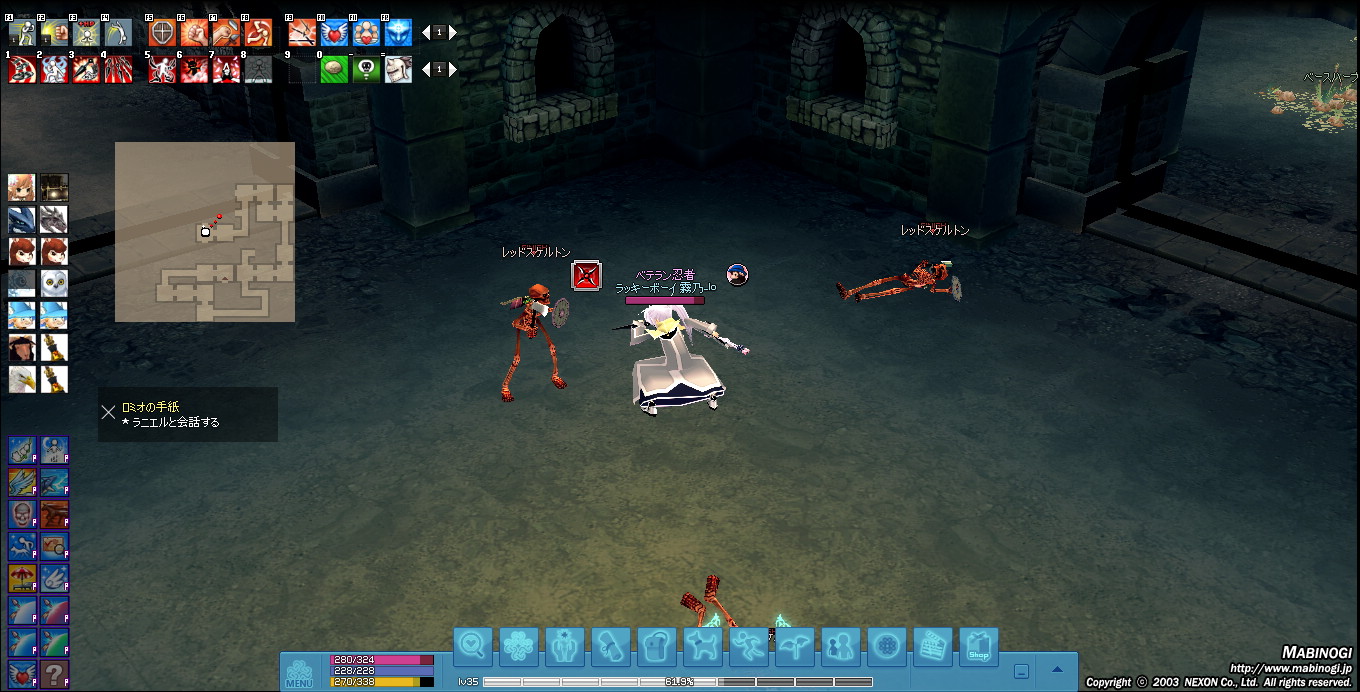Viewport: 1360px width, 692px height.
Task: Open the MENU button in the bottom bar
Action: [299, 673]
